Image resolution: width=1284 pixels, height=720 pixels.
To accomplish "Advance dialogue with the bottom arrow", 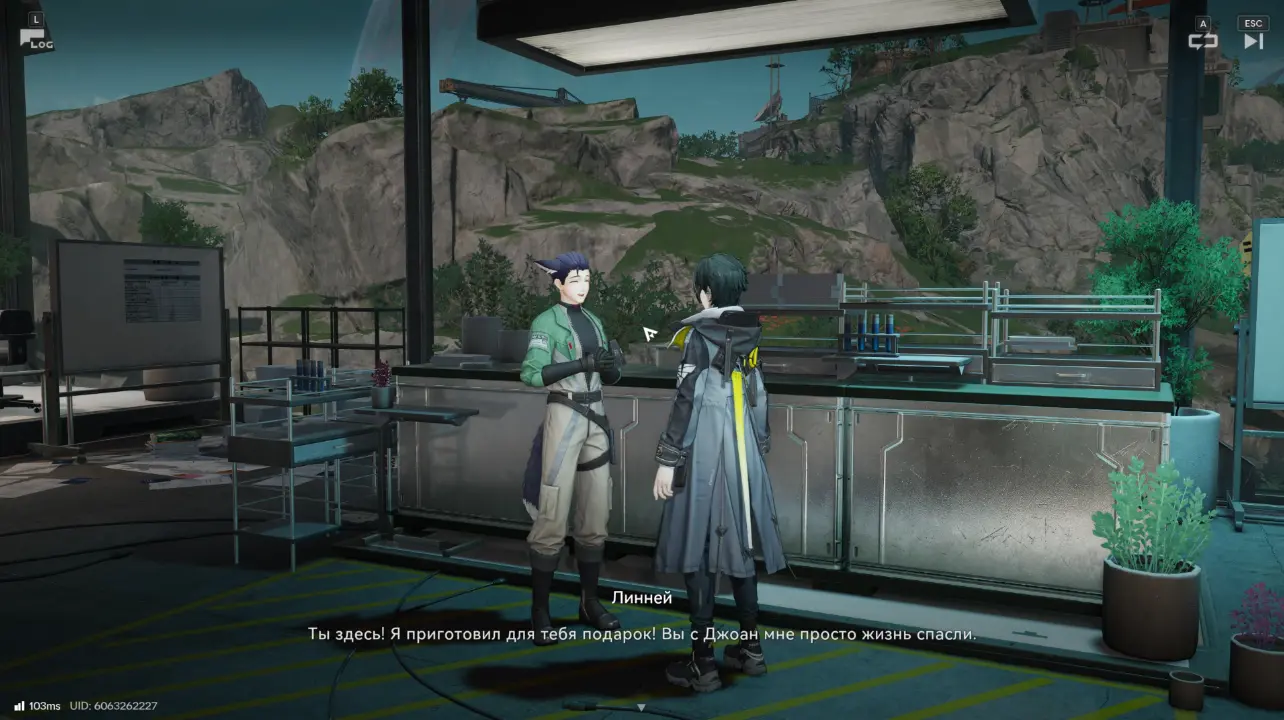I will (x=641, y=707).
